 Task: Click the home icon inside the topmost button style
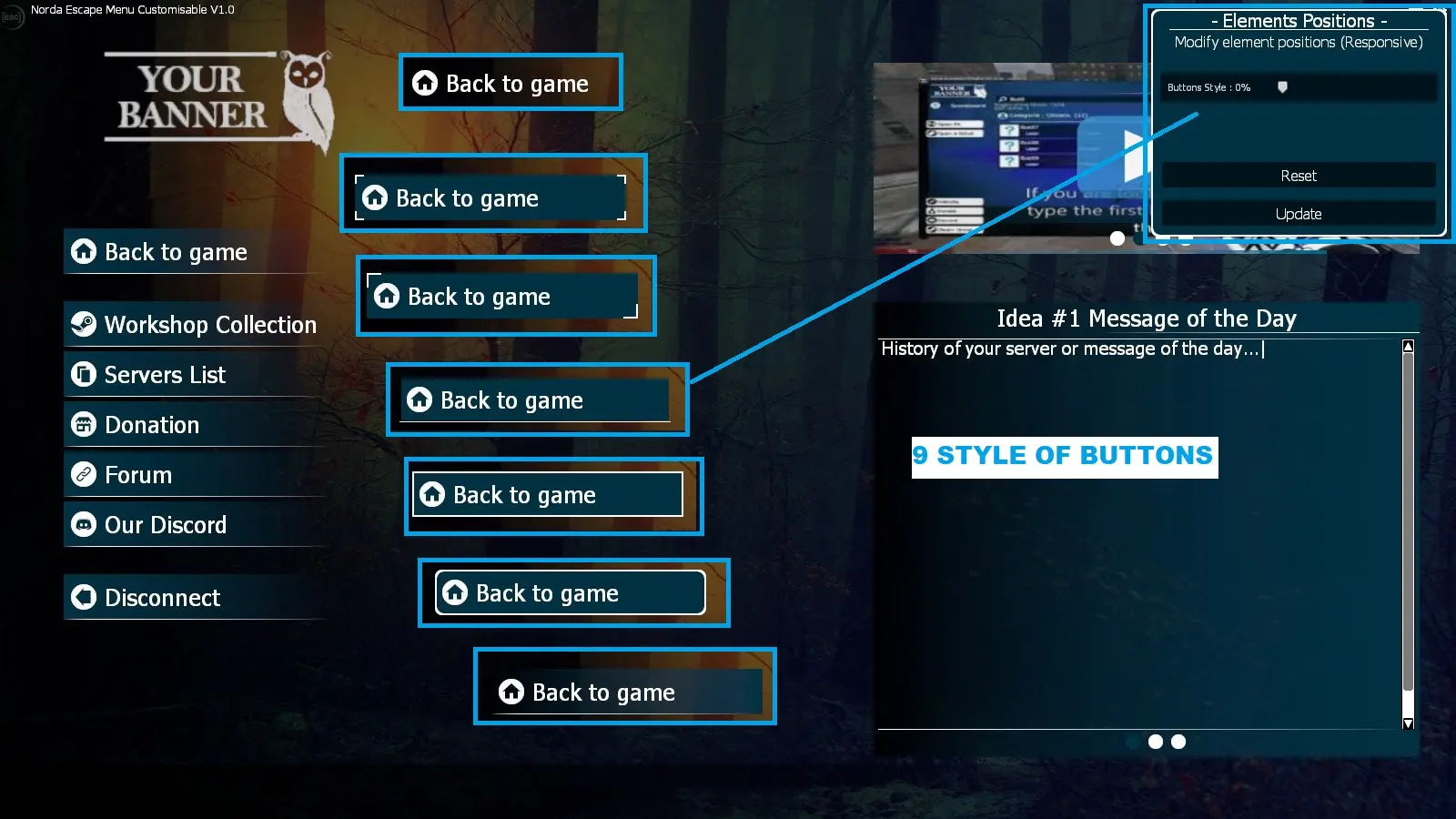(423, 83)
